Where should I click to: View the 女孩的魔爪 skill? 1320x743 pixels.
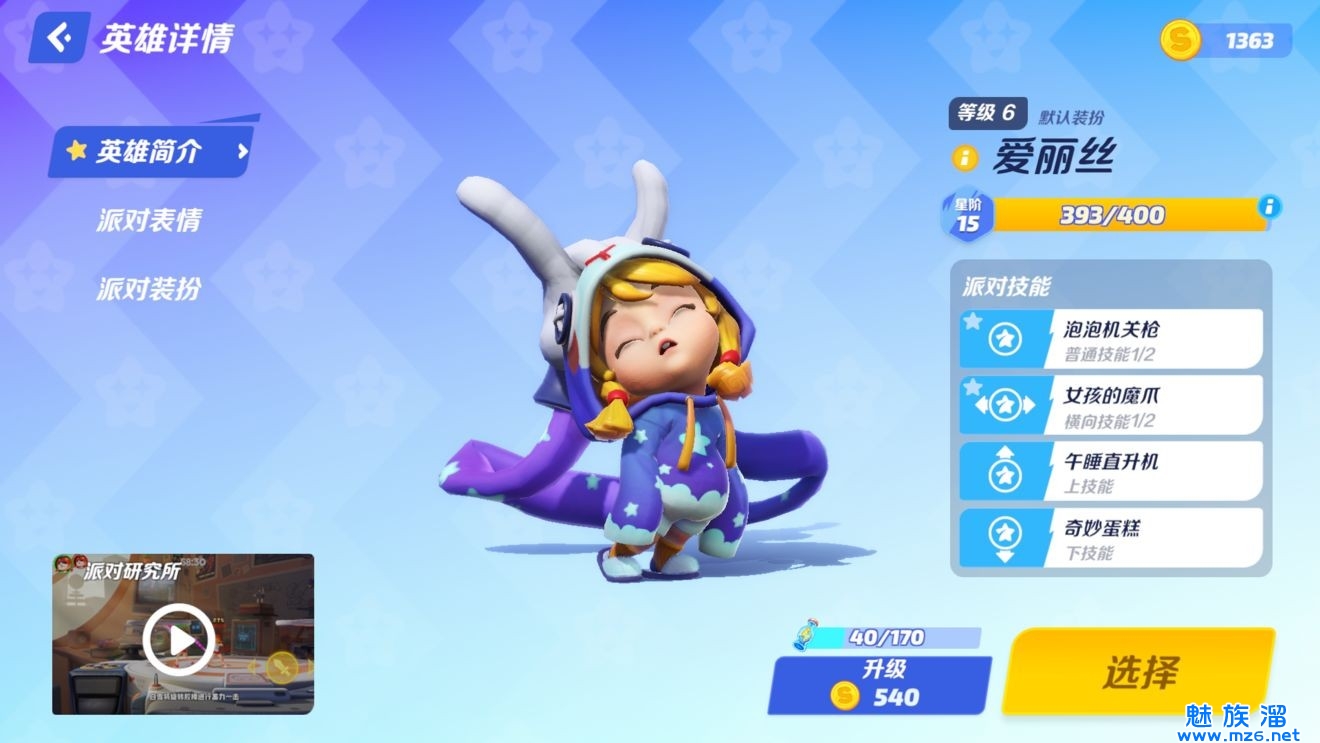(1111, 405)
